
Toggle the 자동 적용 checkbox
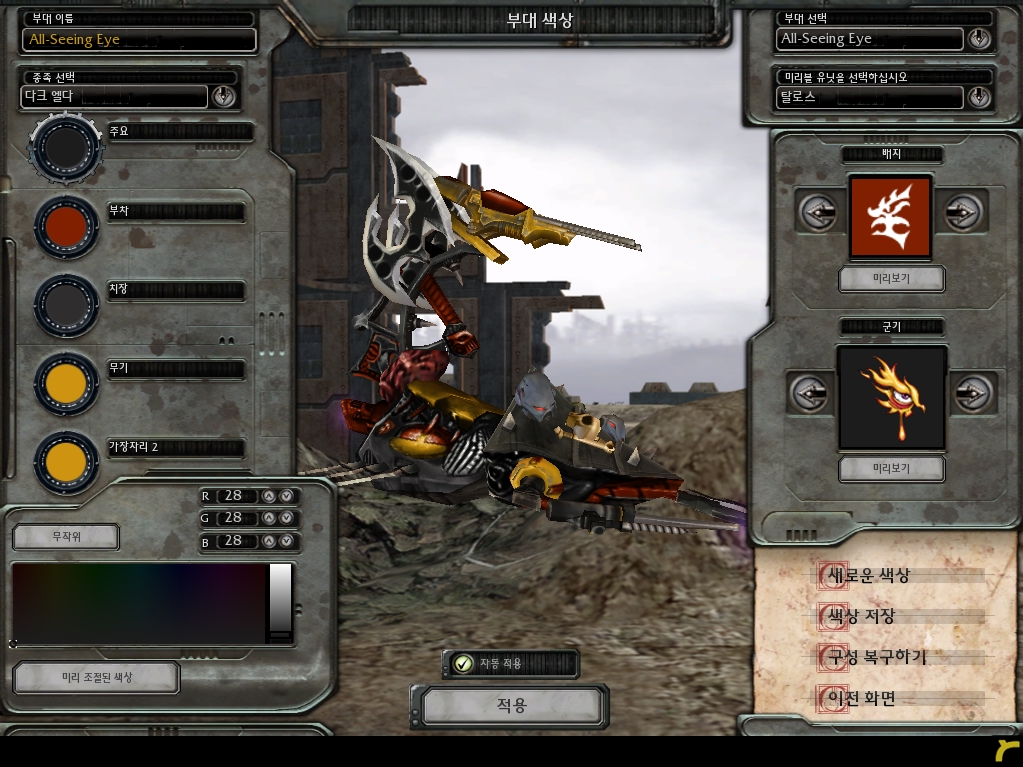463,664
